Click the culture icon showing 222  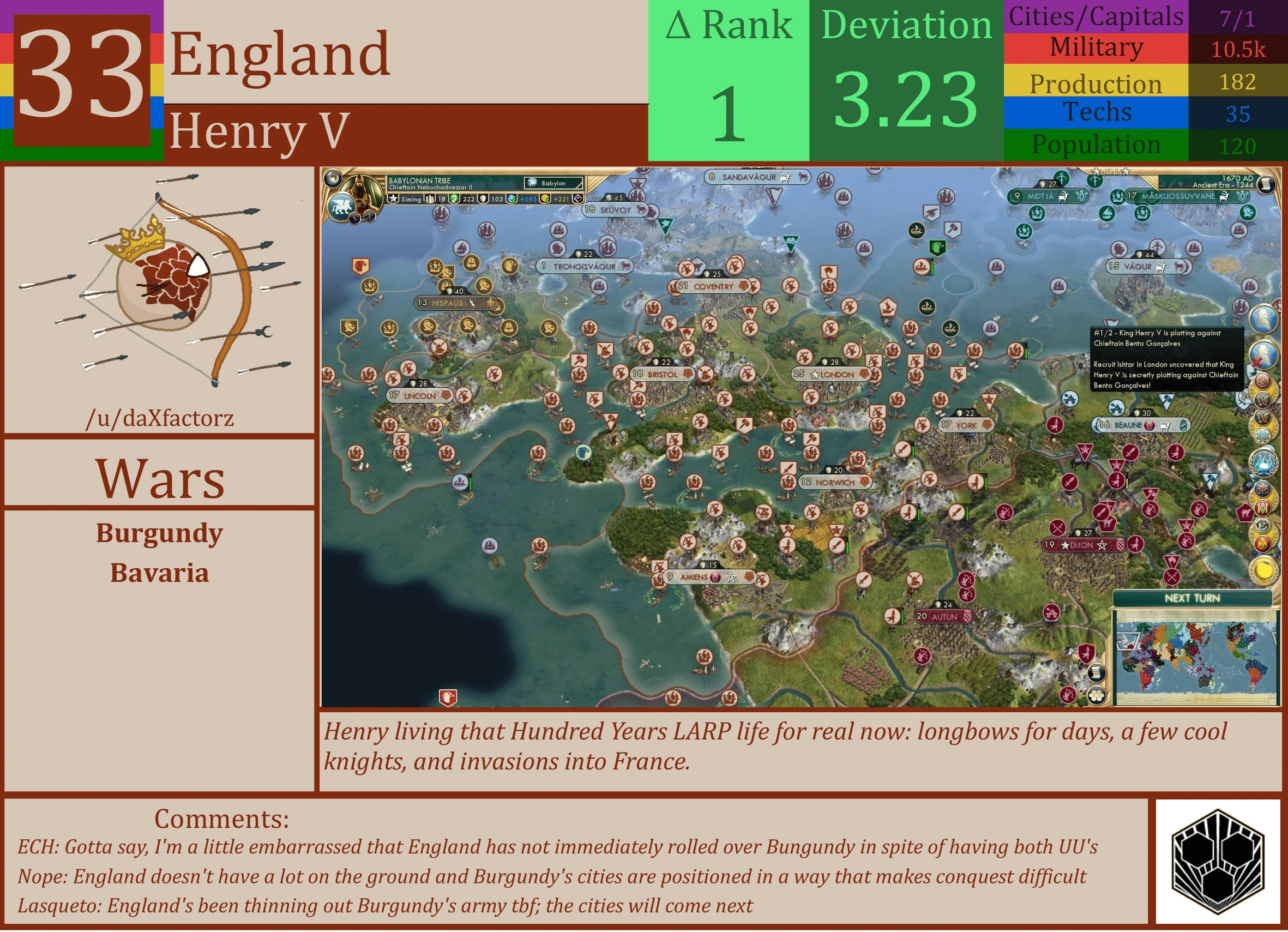tap(454, 200)
